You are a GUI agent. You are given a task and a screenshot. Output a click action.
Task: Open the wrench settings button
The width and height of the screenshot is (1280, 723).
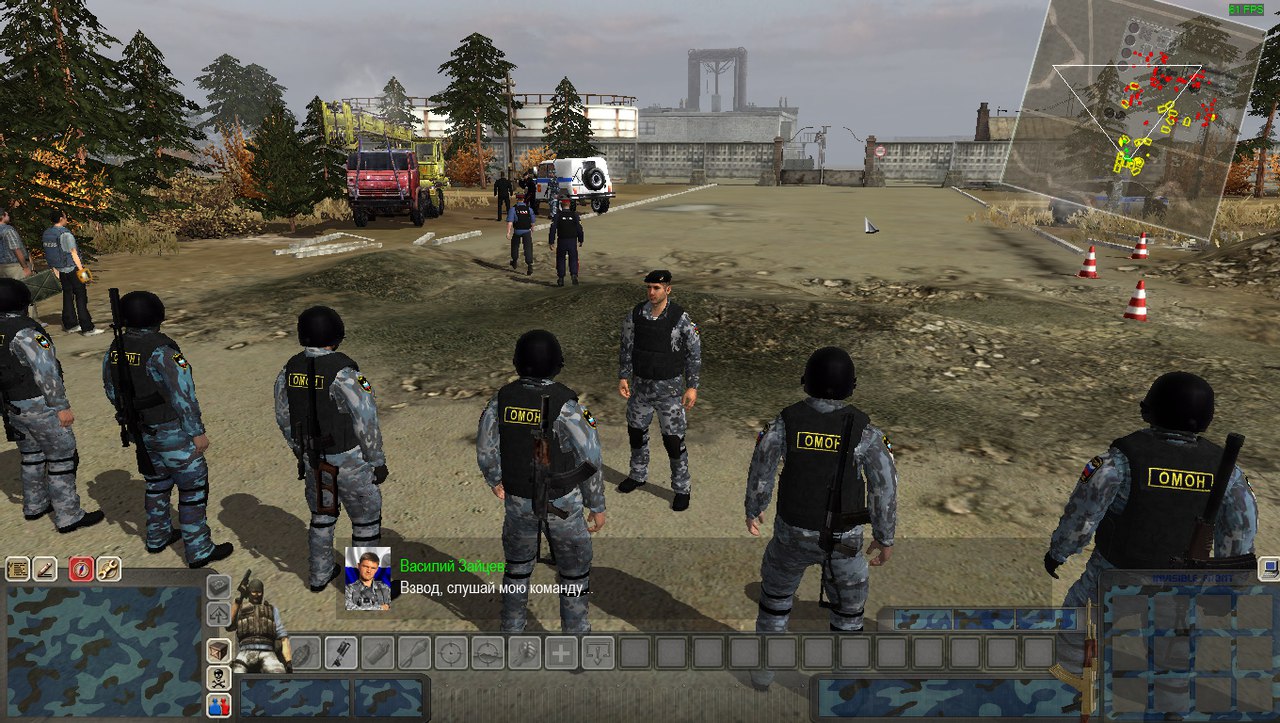point(108,569)
